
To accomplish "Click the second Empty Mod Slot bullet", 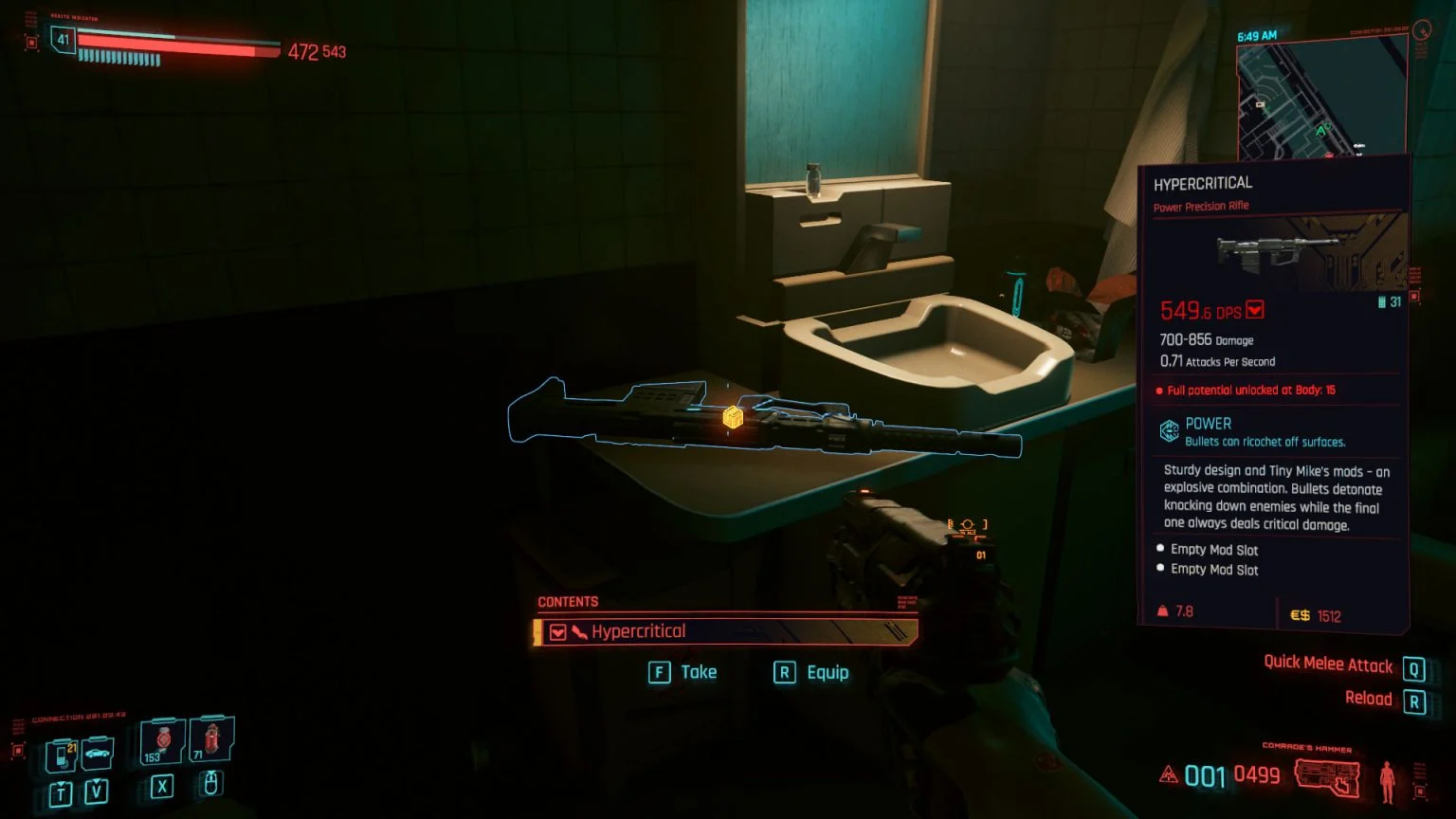I will coord(1160,567).
